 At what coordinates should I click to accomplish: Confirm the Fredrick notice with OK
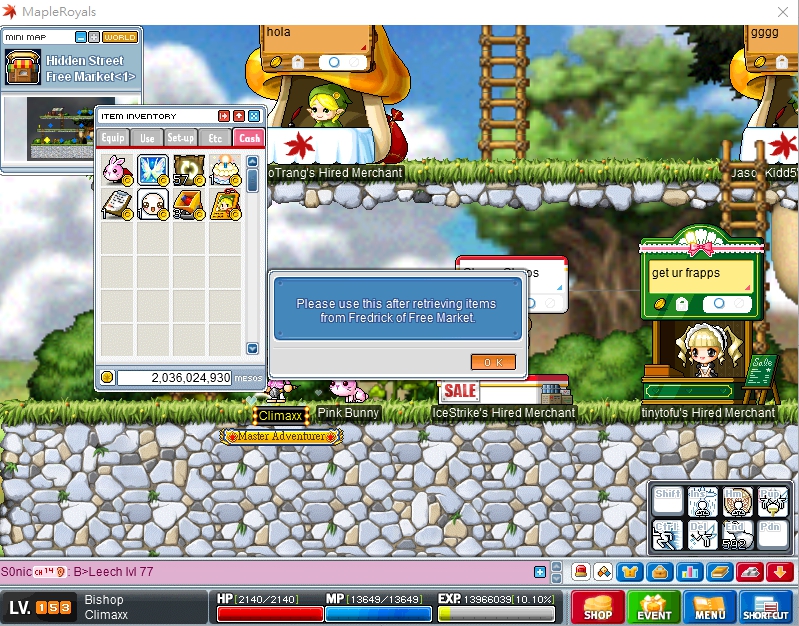click(493, 362)
